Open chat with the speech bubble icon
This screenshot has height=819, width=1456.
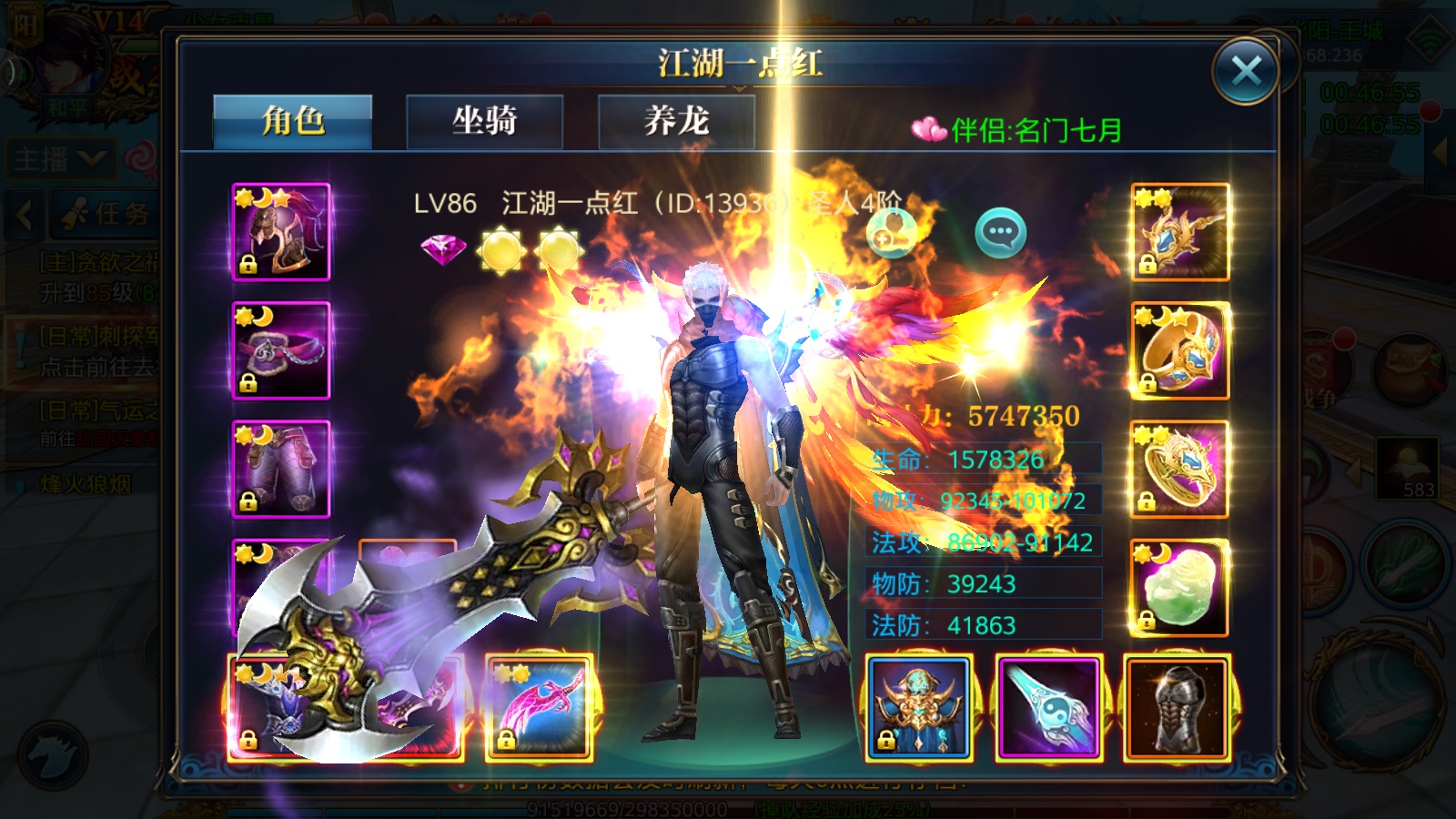pos(1000,233)
